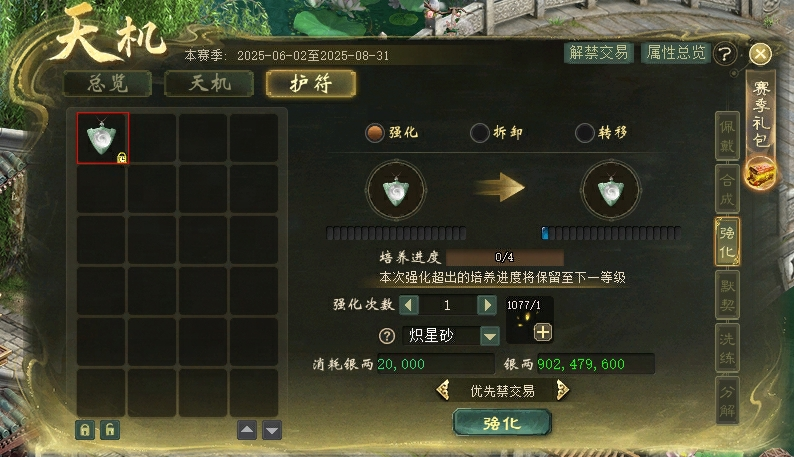Increase the 强化次数 enhancement count
This screenshot has width=794, height=457.
coord(487,305)
